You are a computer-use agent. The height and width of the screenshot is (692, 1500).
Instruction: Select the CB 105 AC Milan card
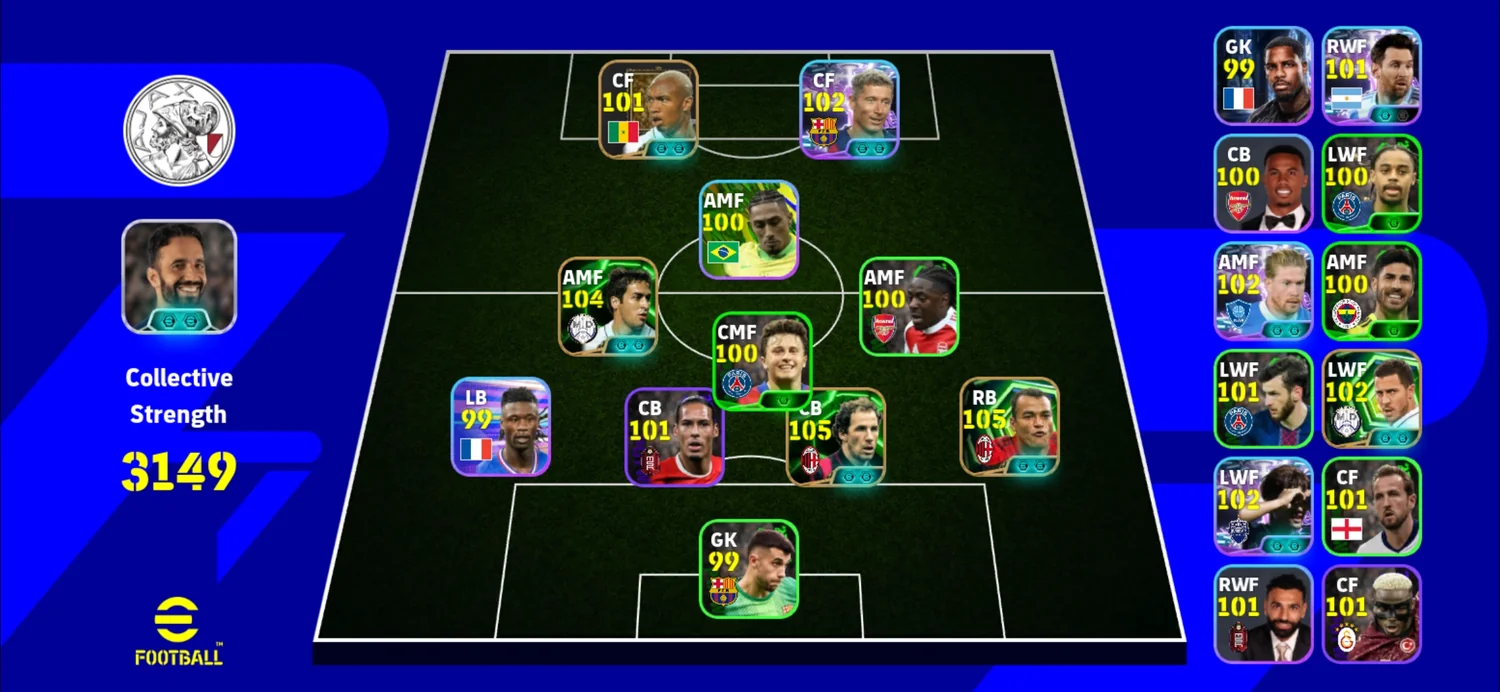(838, 437)
